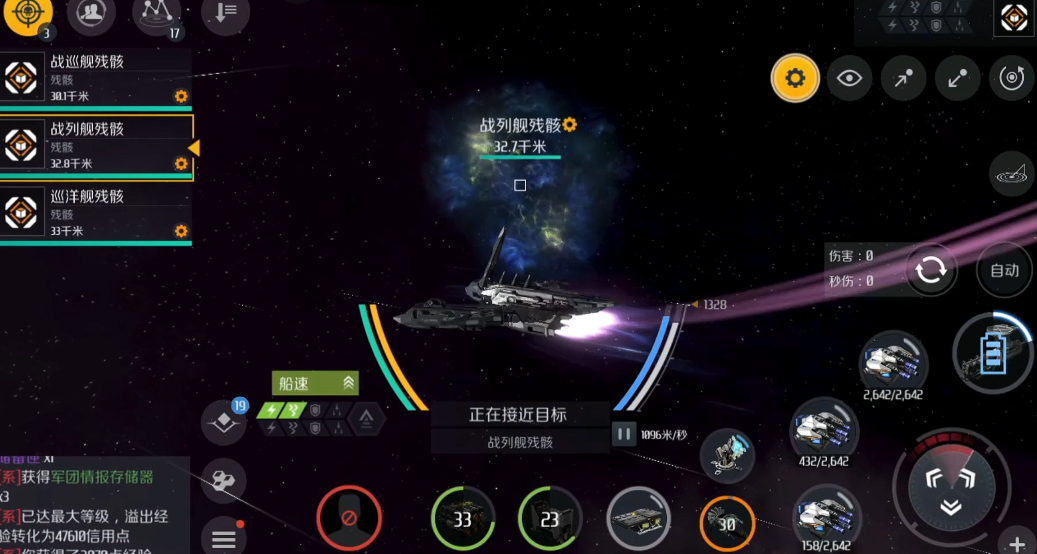Click the red no-target circle button
The height and width of the screenshot is (554, 1037).
(349, 519)
